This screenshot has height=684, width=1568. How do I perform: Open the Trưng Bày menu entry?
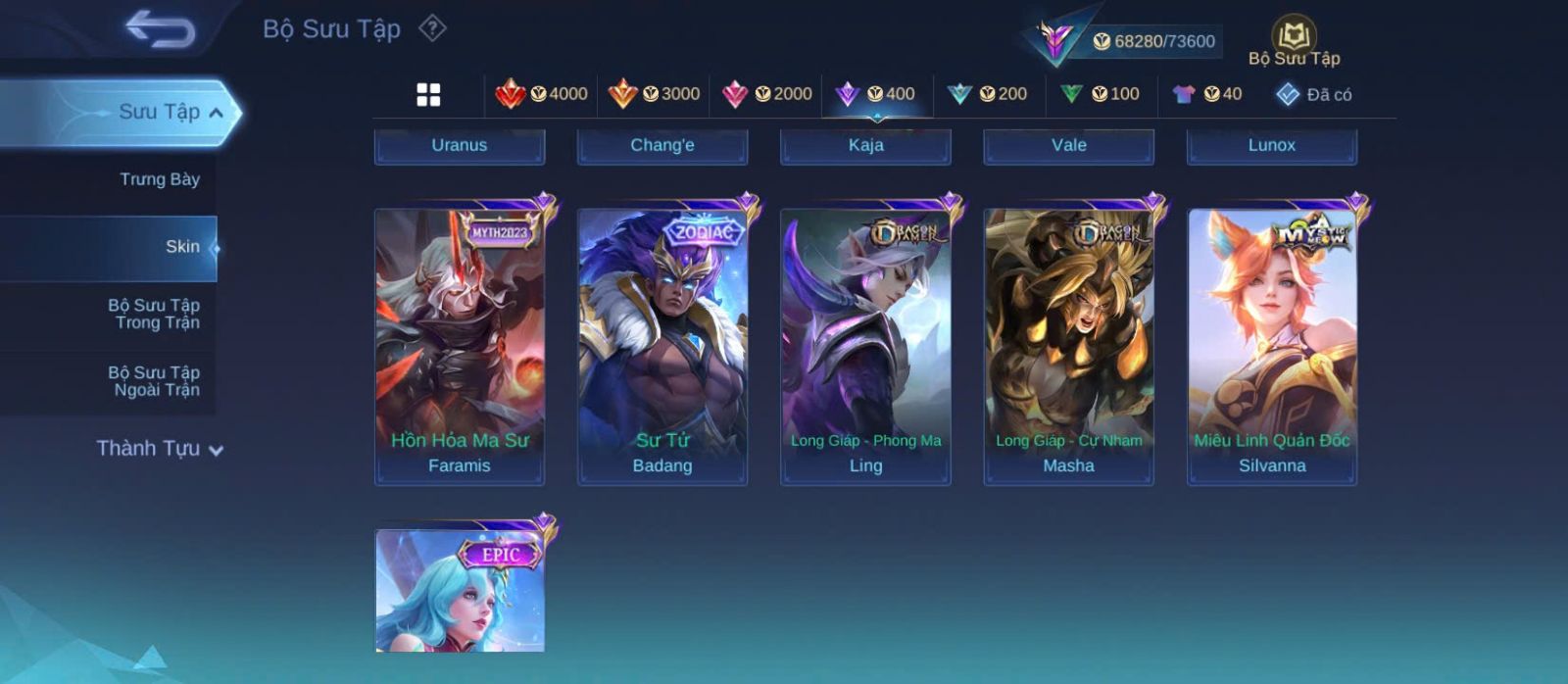(159, 179)
